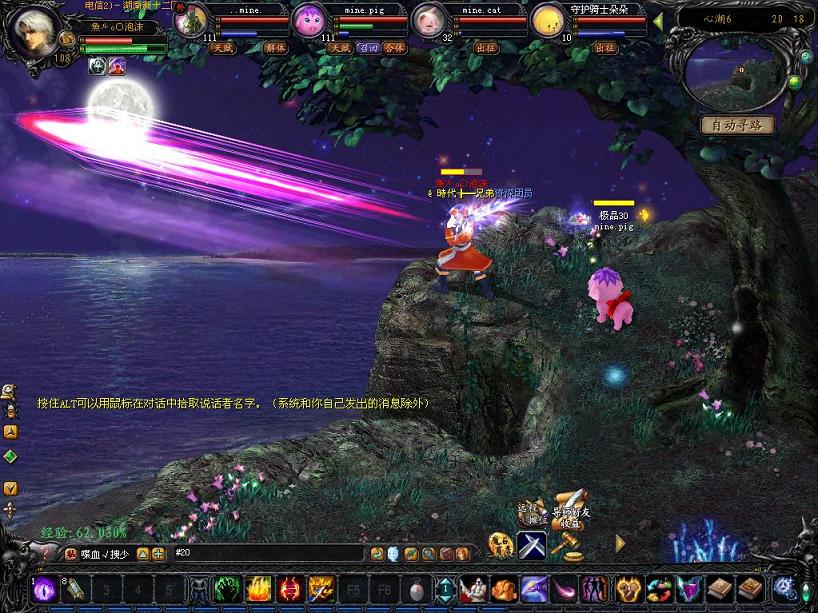818x613 pixels.
Task: Click the red question mark help button
Action: [x=44, y=553]
